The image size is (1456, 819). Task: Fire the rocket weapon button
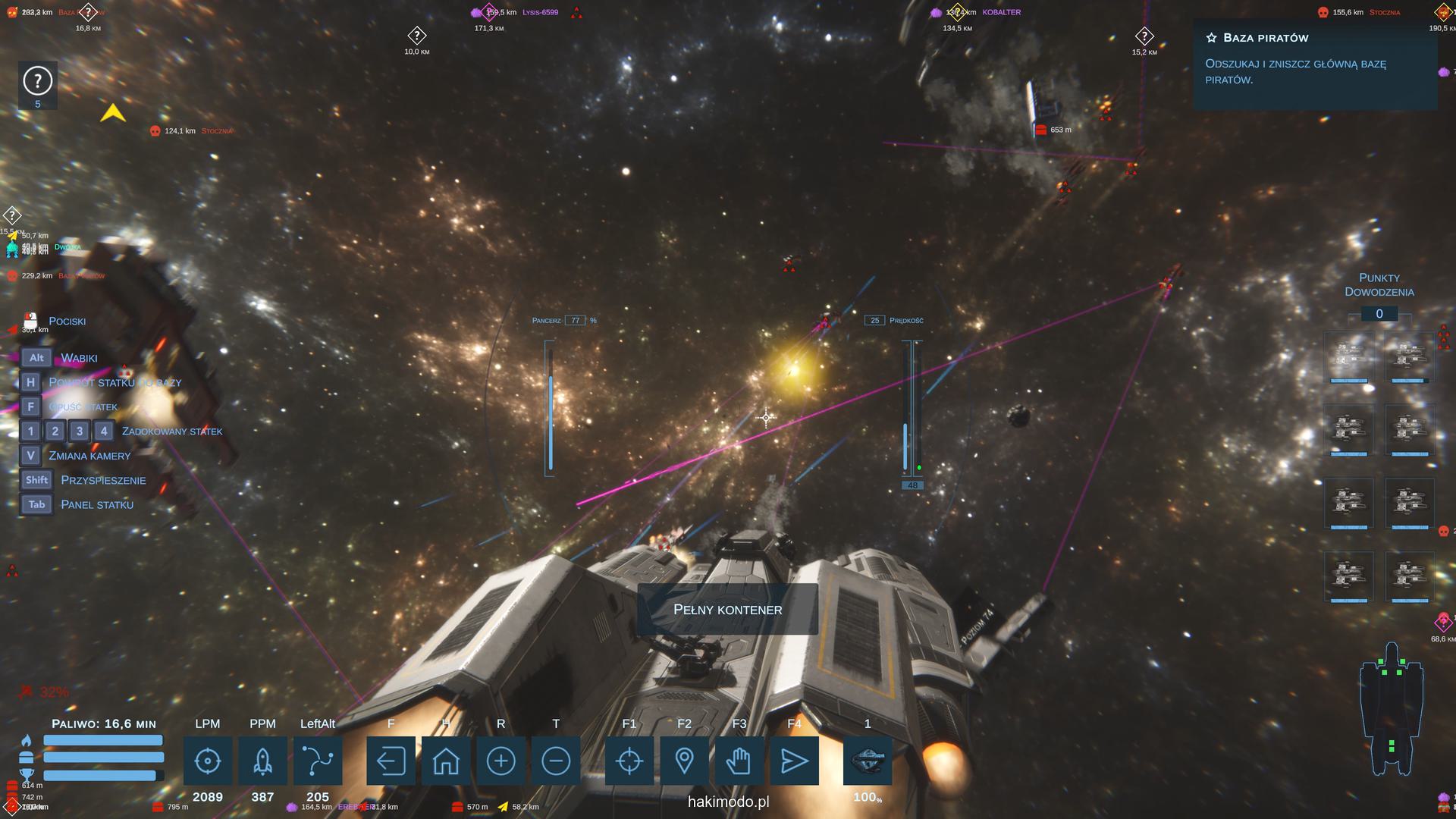click(262, 761)
